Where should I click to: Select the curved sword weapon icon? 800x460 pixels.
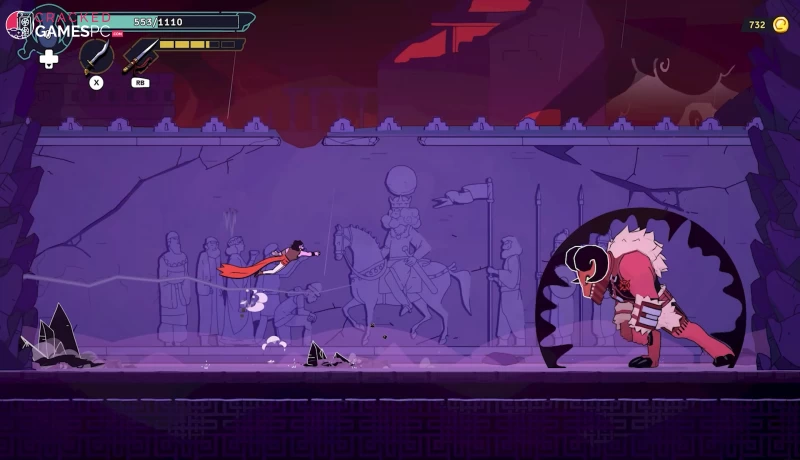tap(96, 56)
